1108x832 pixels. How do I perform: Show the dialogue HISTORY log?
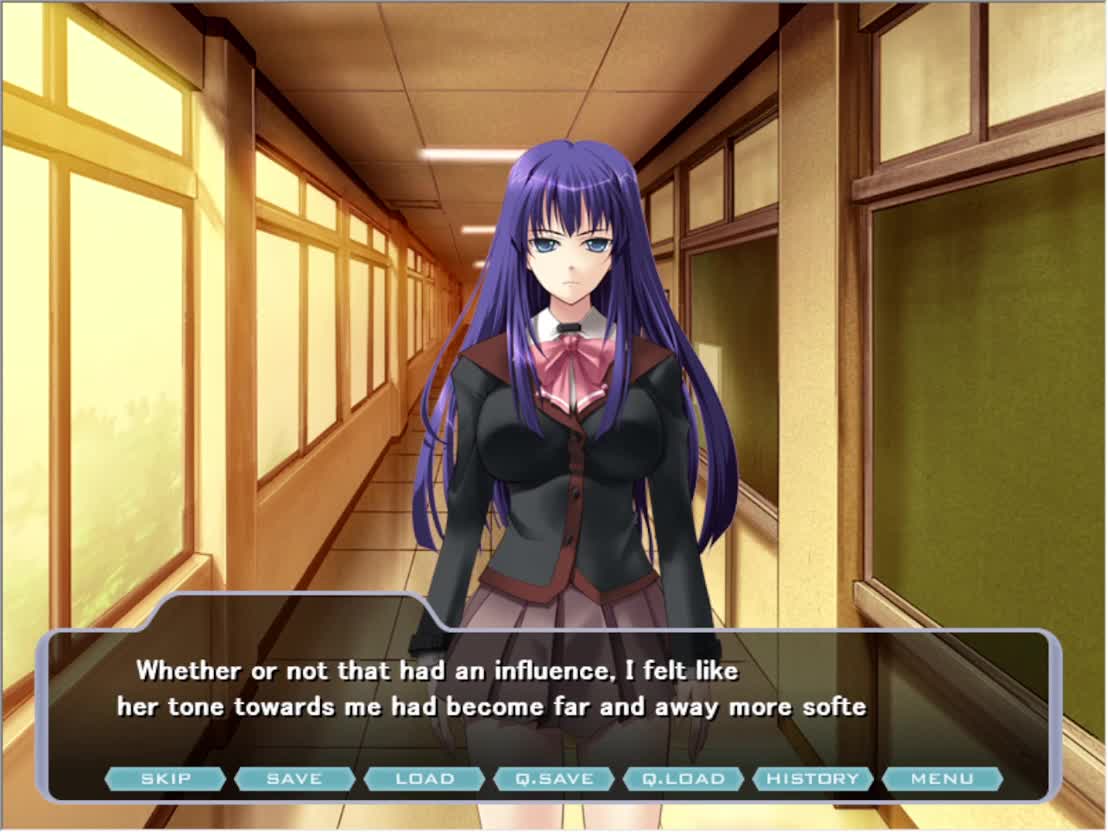[812, 779]
